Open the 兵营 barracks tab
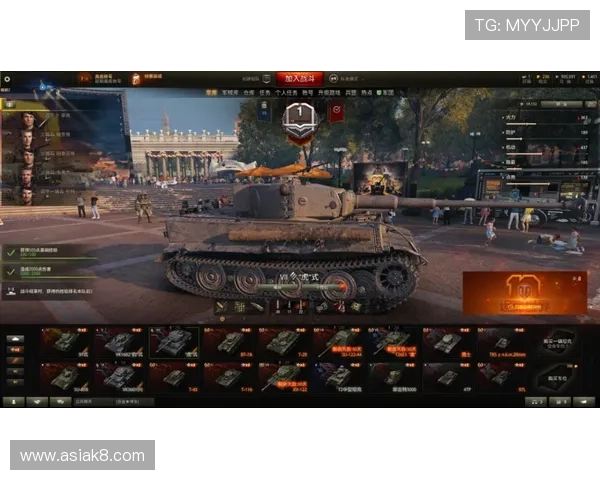The image size is (600, 480). [352, 92]
